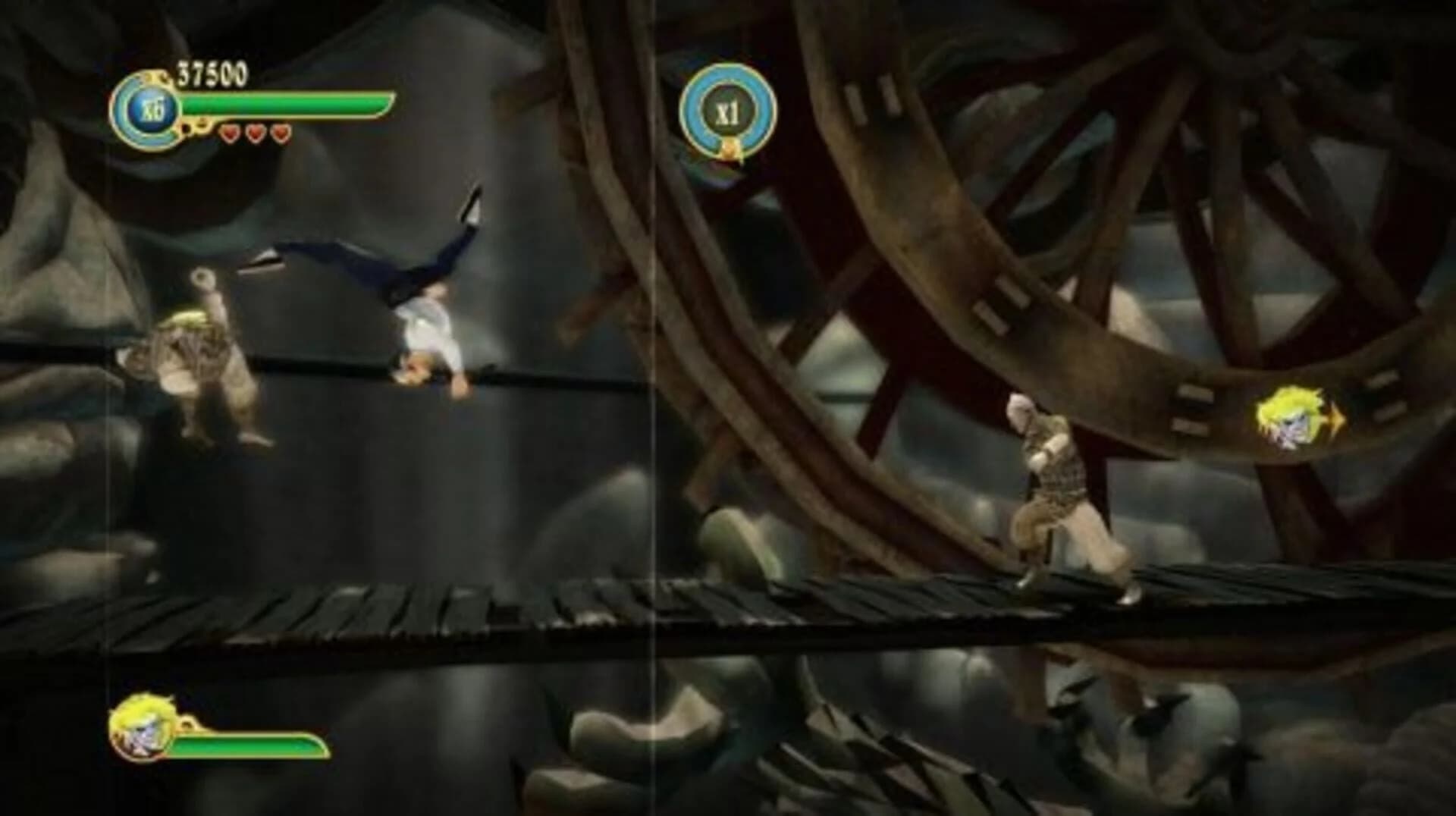The height and width of the screenshot is (816, 1456).
Task: Click the green health bar
Action: coord(288,103)
